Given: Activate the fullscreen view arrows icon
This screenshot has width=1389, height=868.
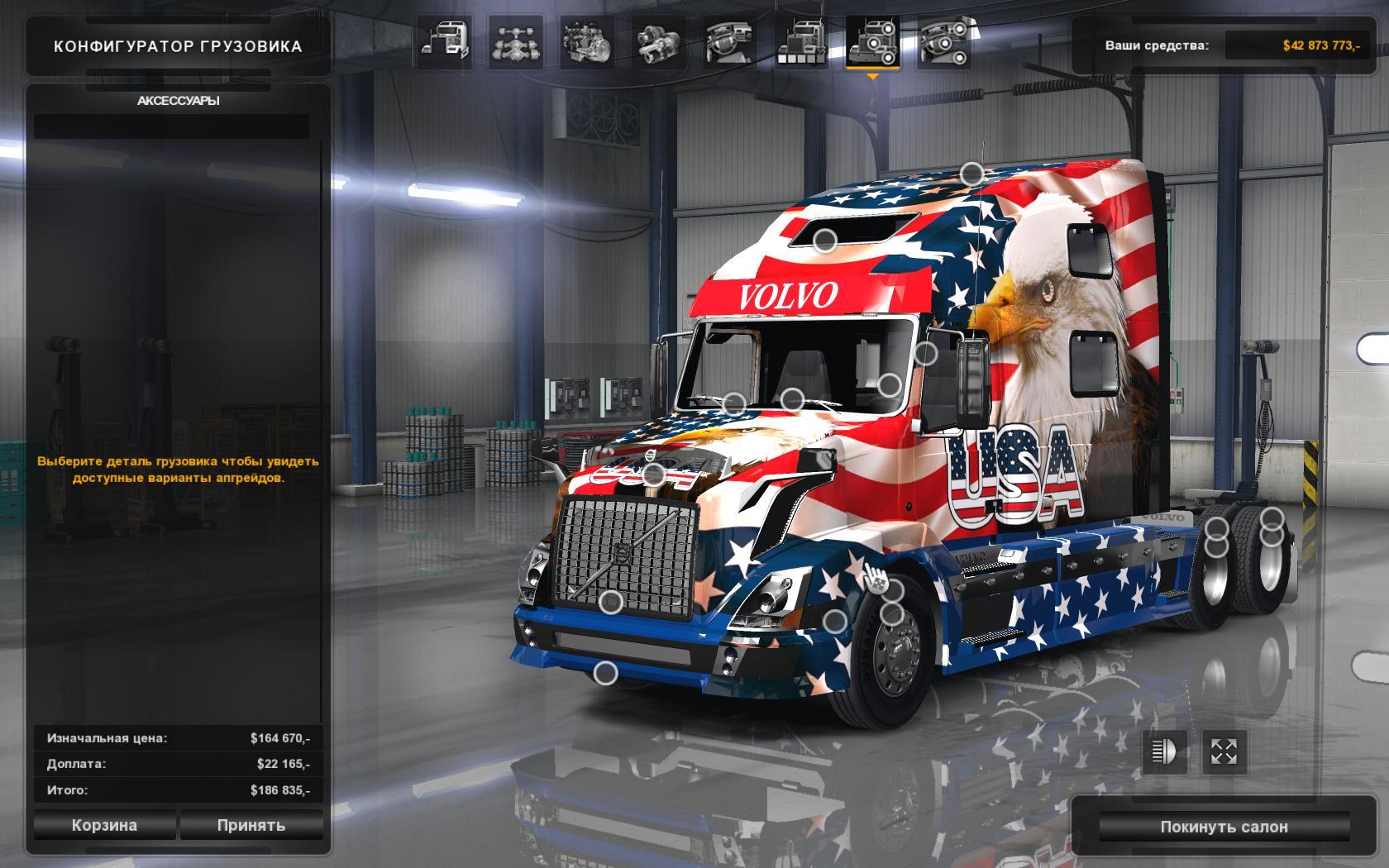Looking at the screenshot, I should [1224, 751].
